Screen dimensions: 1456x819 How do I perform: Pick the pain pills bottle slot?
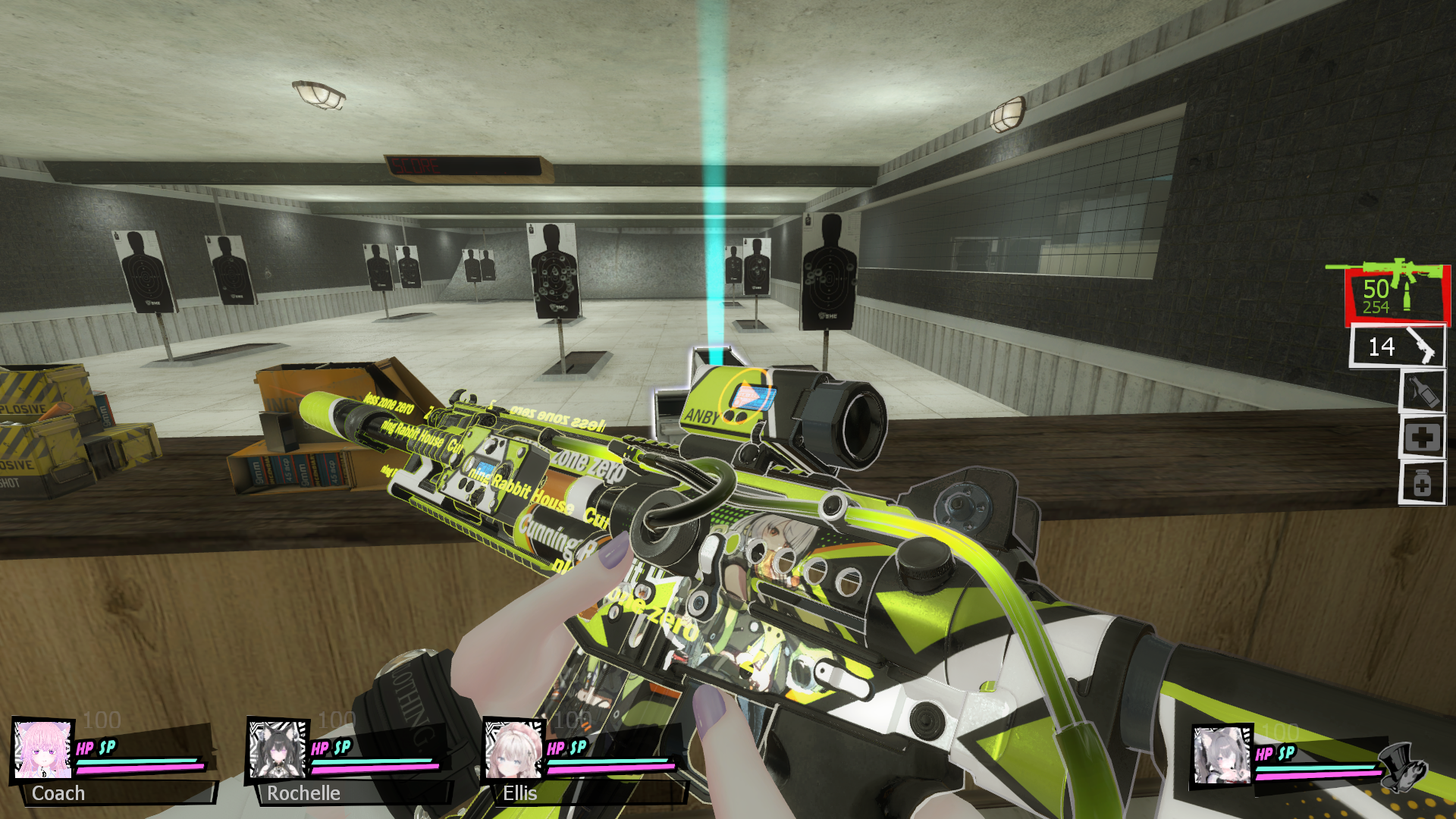(1422, 483)
